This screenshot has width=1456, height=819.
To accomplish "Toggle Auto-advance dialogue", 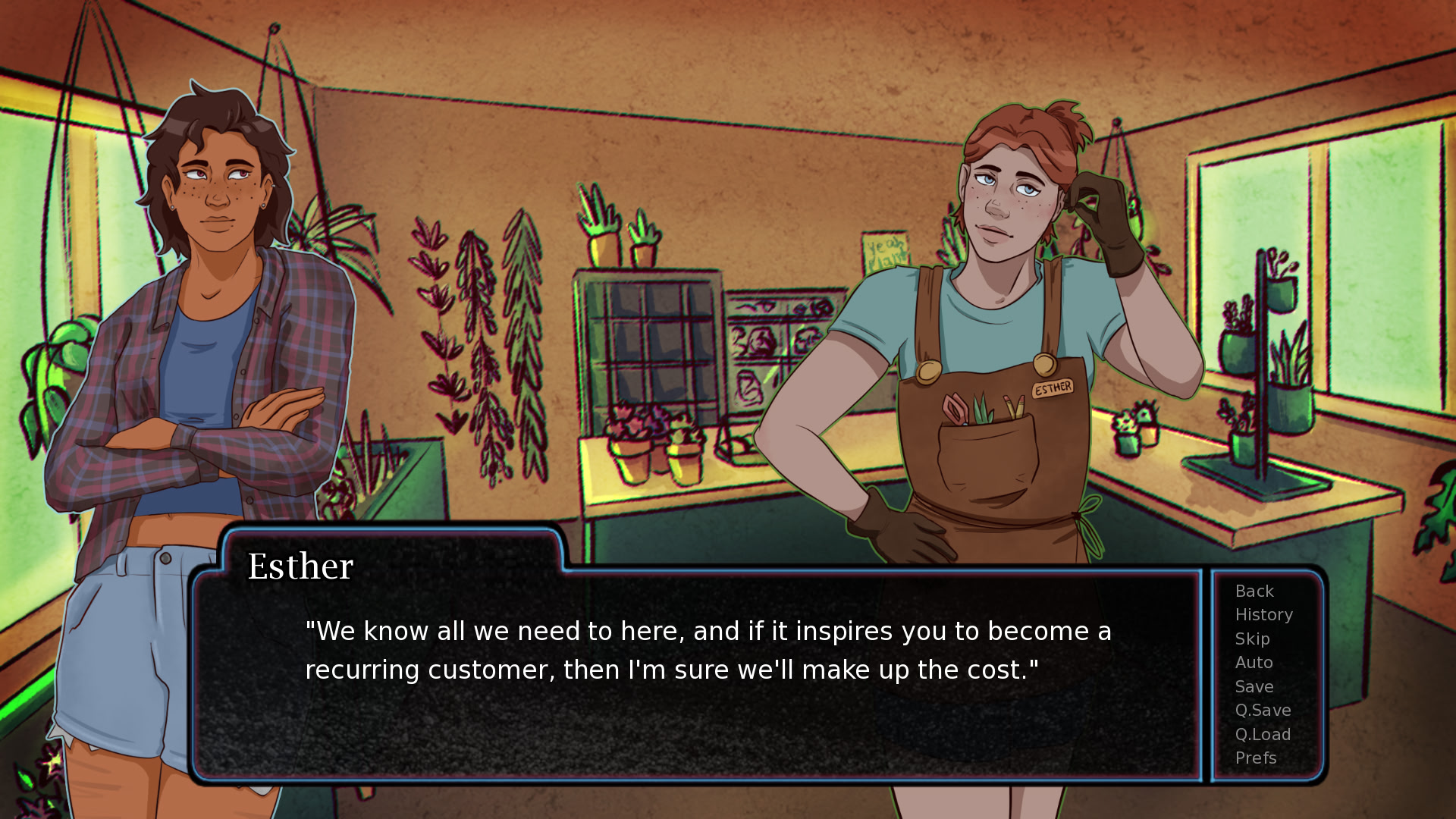I will (1254, 662).
